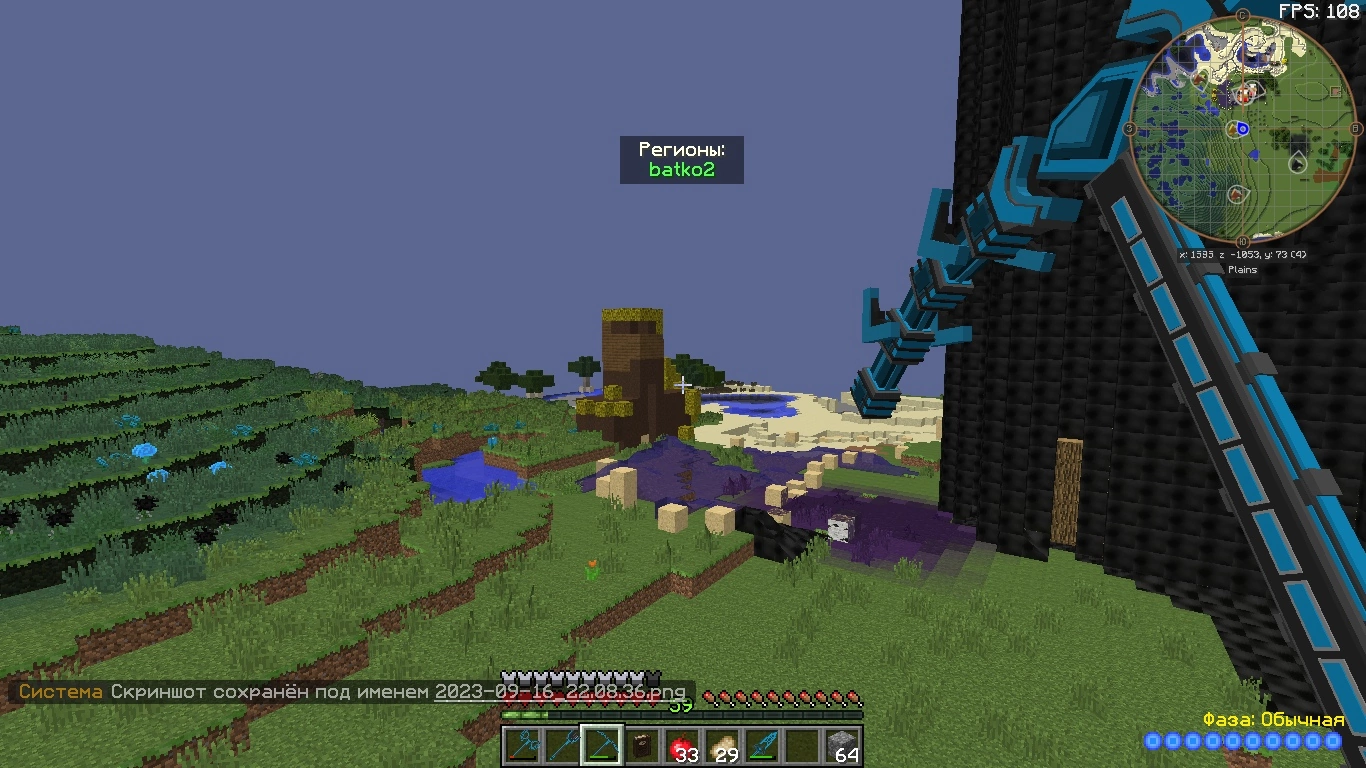Equip the blue sword in the hotbar
The image size is (1366, 768).
click(x=762, y=746)
